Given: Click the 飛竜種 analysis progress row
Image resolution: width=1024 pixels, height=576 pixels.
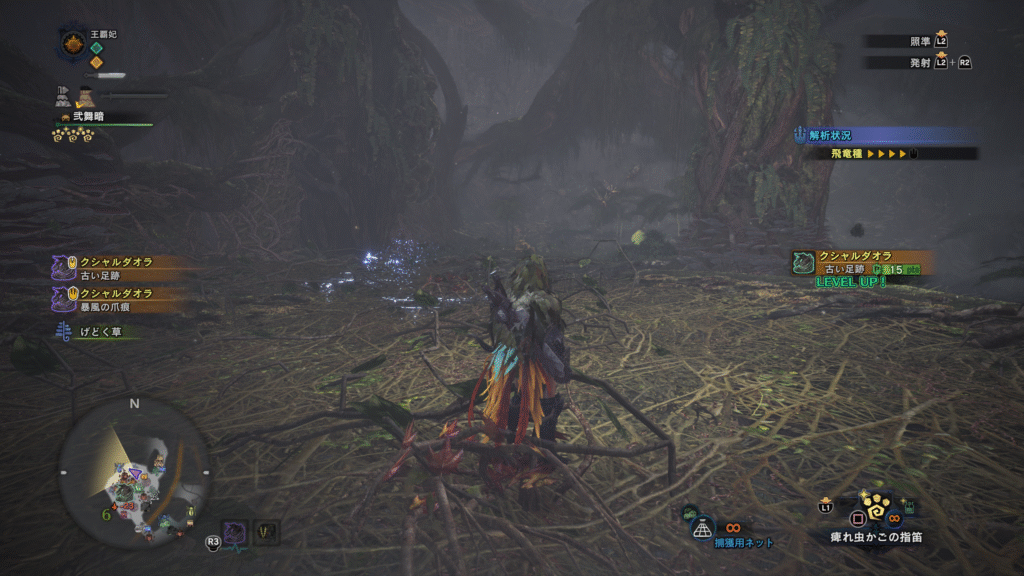Looking at the screenshot, I should pos(880,154).
